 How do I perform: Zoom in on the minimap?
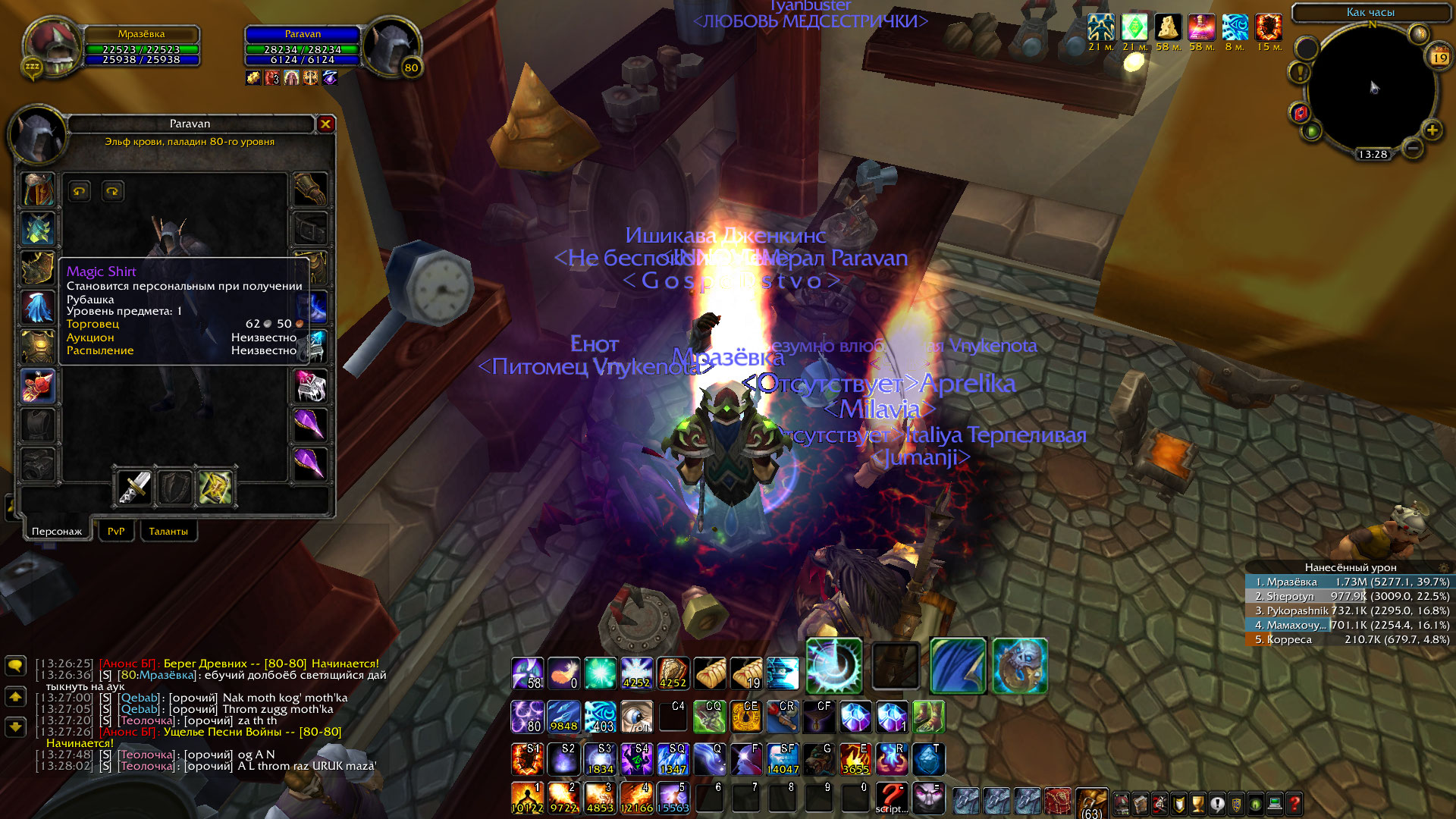pos(1432,130)
